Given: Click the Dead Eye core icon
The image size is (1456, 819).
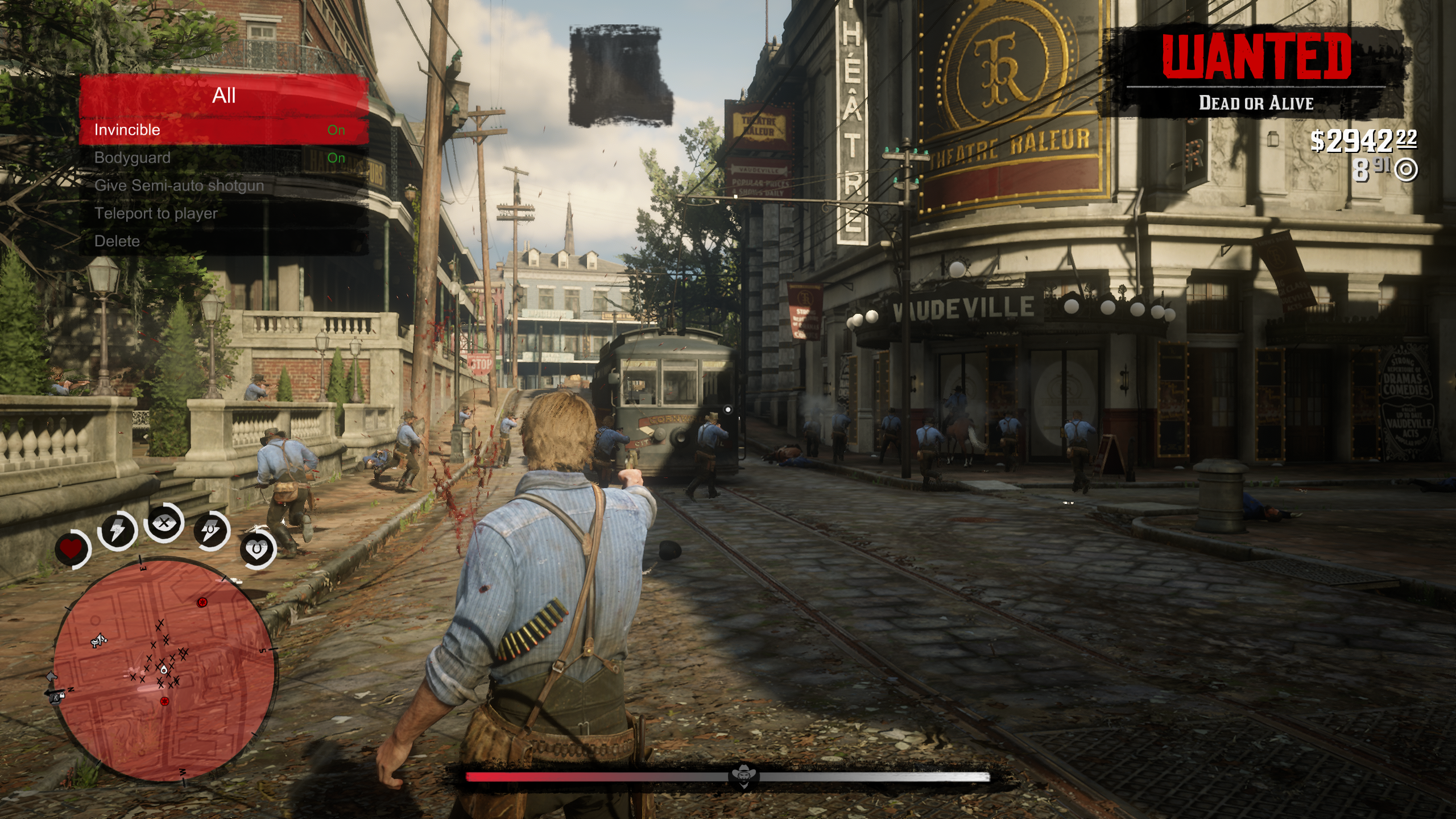Looking at the screenshot, I should (164, 523).
